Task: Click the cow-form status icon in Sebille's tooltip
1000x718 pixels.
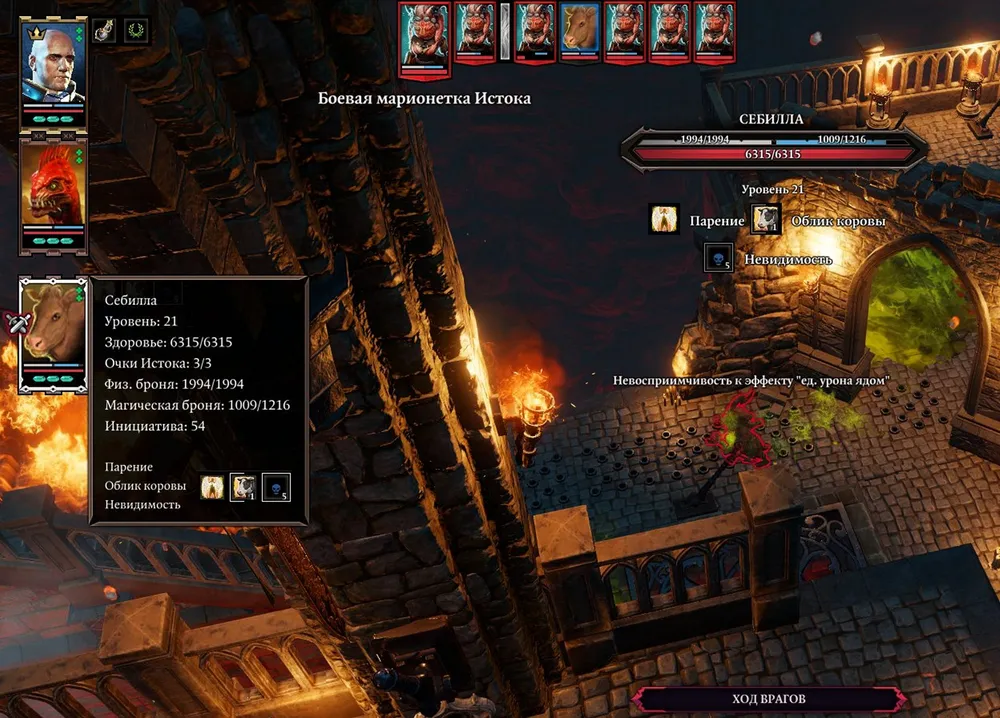Action: (244, 488)
